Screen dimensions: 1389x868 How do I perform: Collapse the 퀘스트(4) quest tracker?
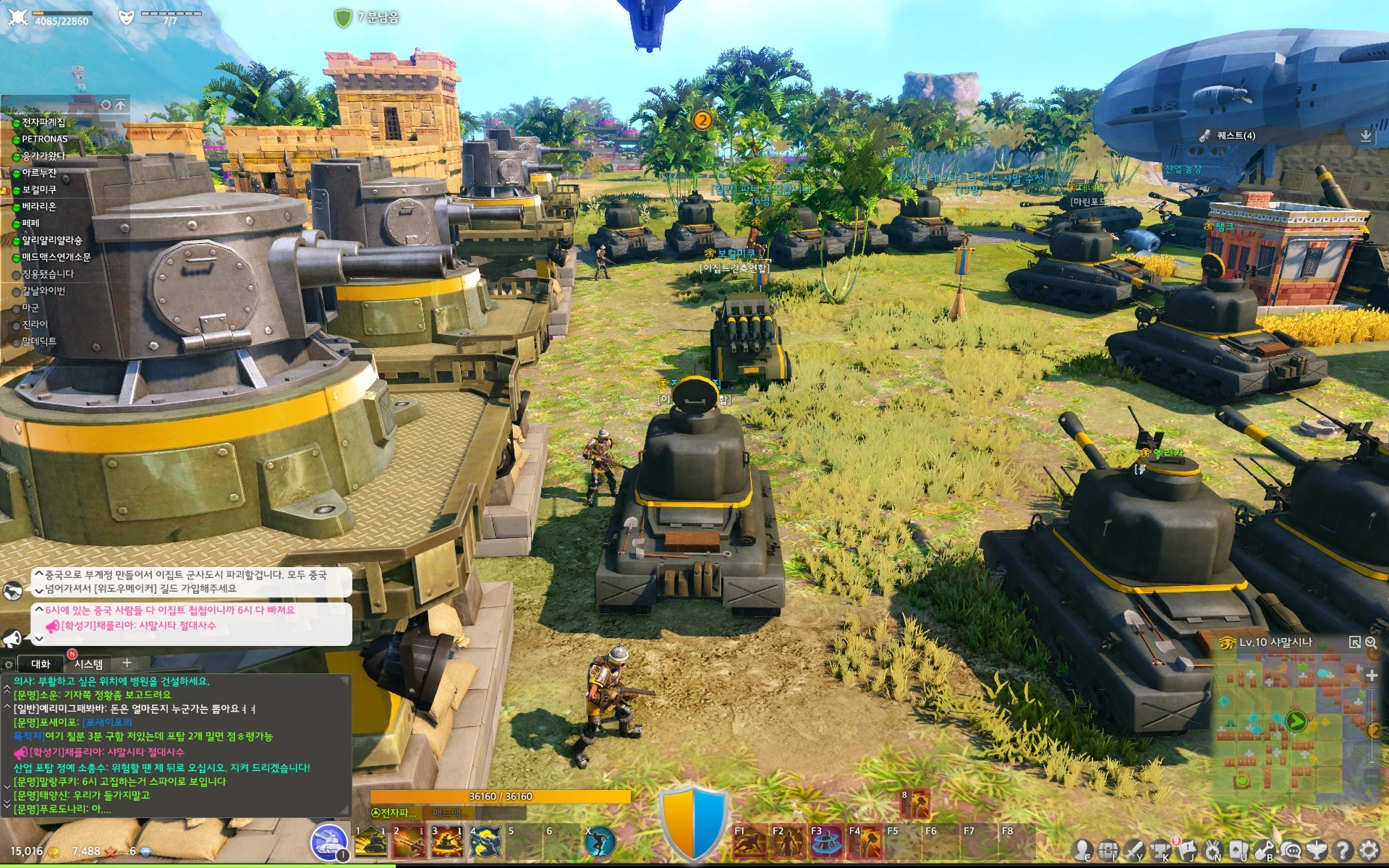coord(1365,135)
